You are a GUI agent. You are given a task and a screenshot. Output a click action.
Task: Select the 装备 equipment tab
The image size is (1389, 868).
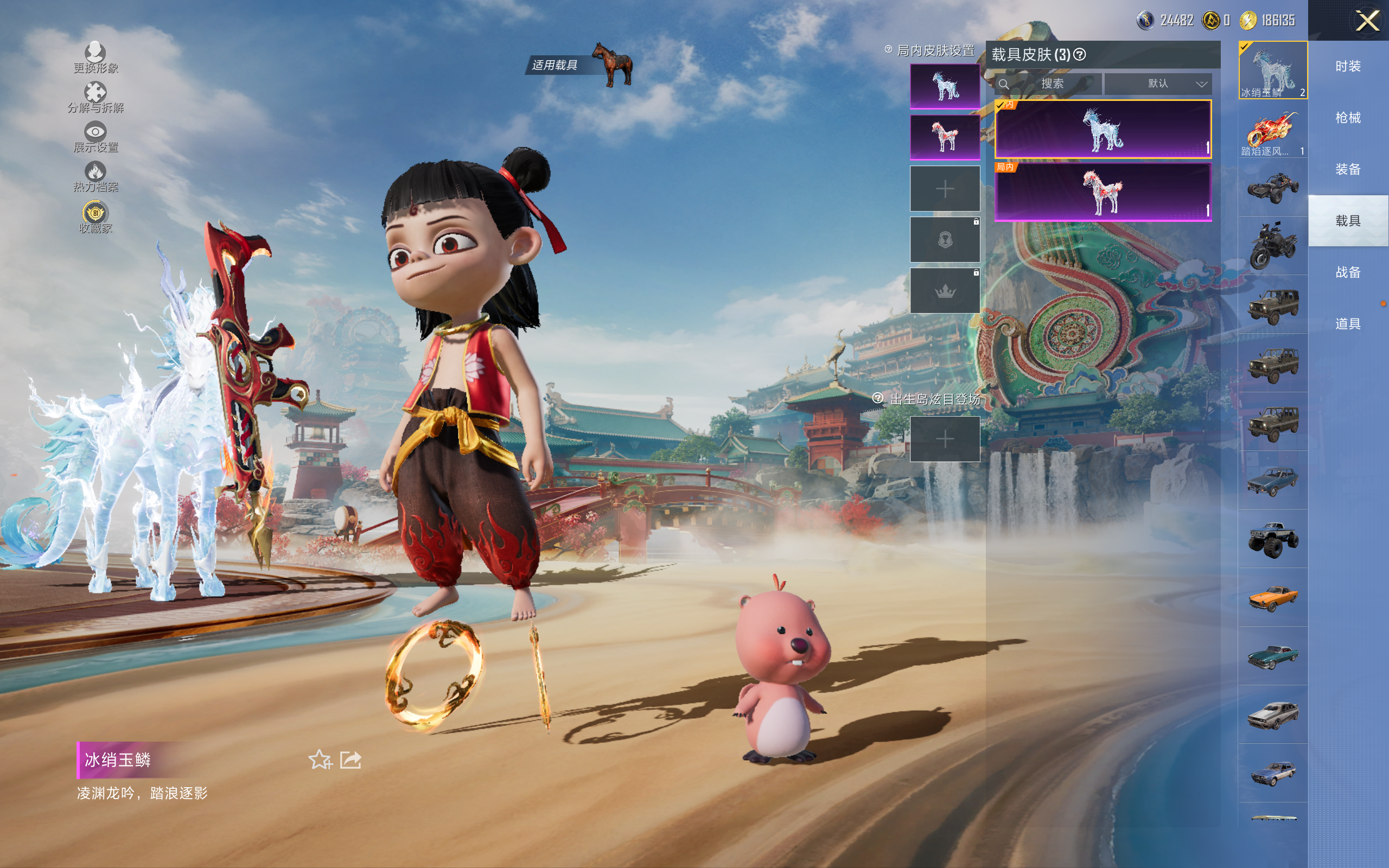[1348, 169]
